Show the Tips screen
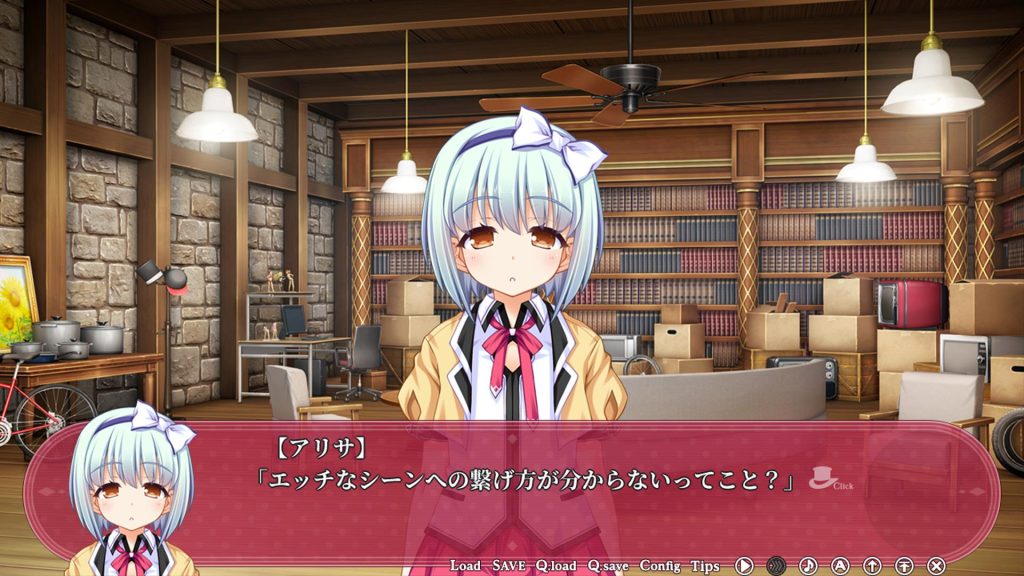The image size is (1024, 576). (x=705, y=566)
